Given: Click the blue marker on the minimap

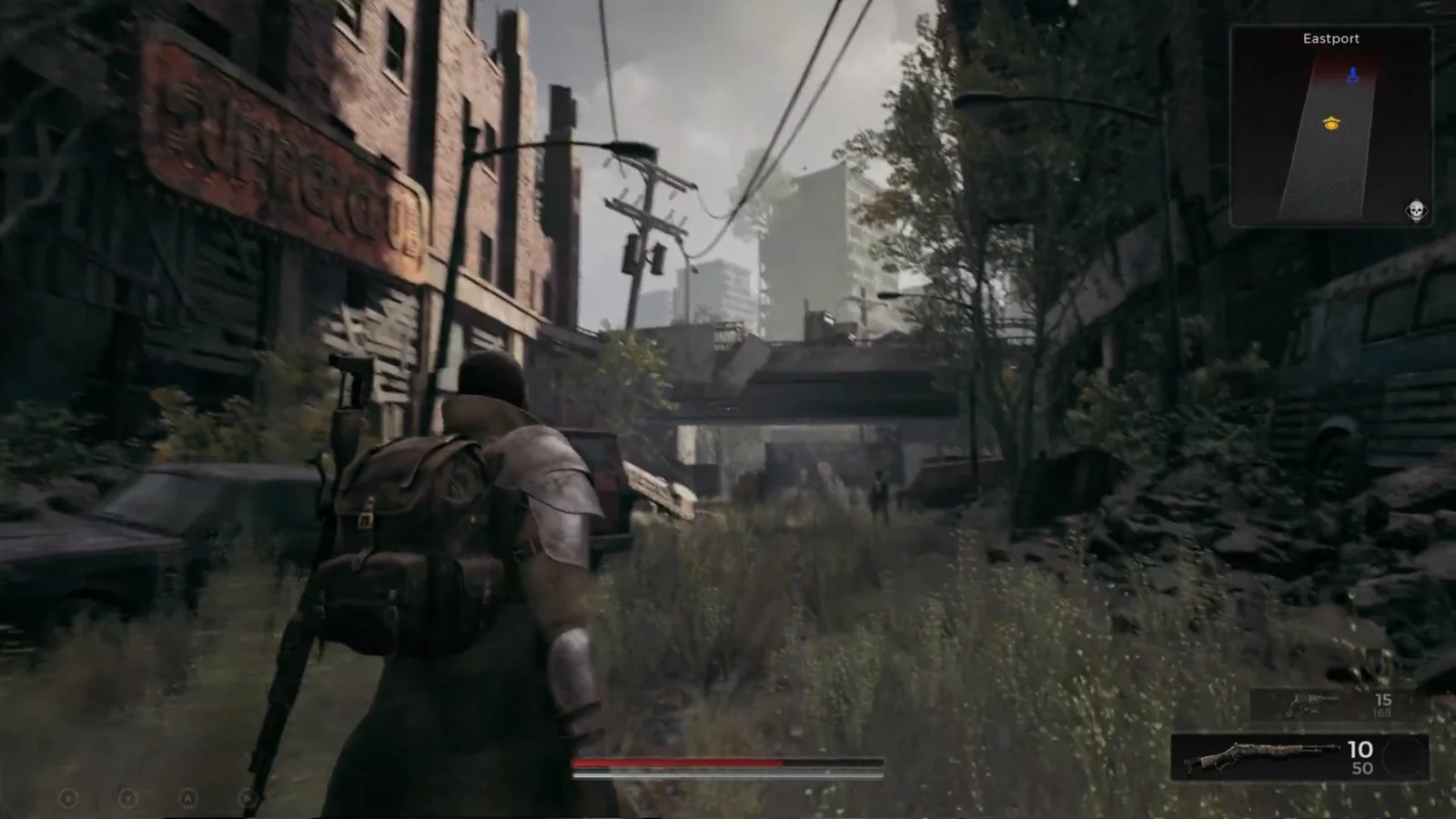Looking at the screenshot, I should 1352,76.
